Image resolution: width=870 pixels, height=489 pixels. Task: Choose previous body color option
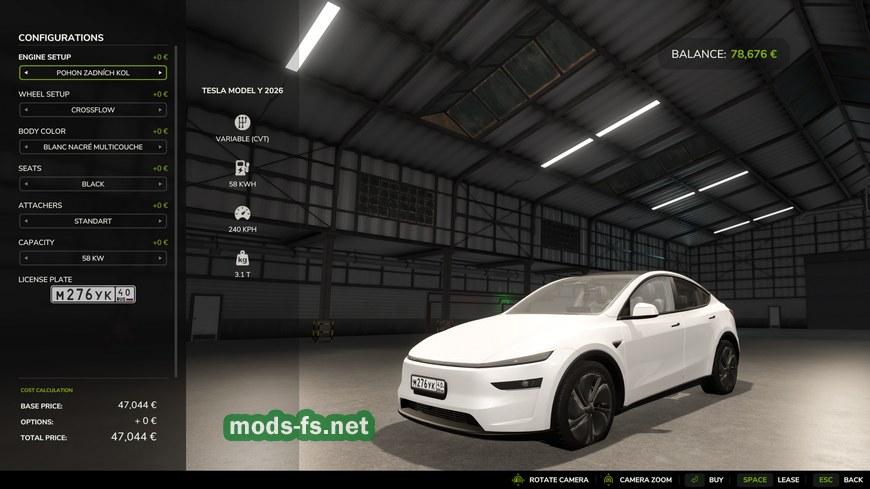coord(26,147)
